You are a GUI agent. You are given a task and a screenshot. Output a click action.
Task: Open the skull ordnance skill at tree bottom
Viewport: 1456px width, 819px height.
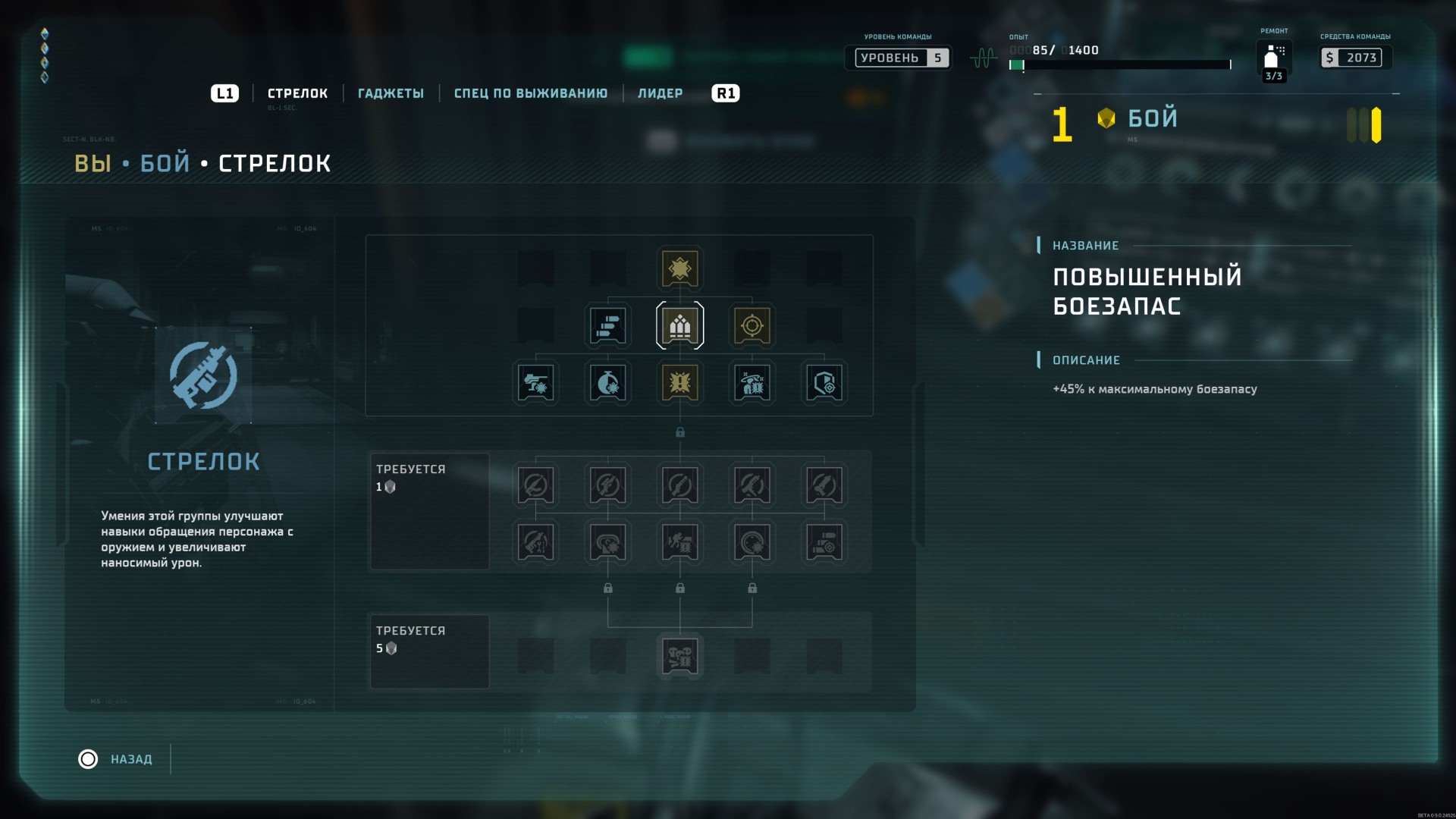click(679, 656)
